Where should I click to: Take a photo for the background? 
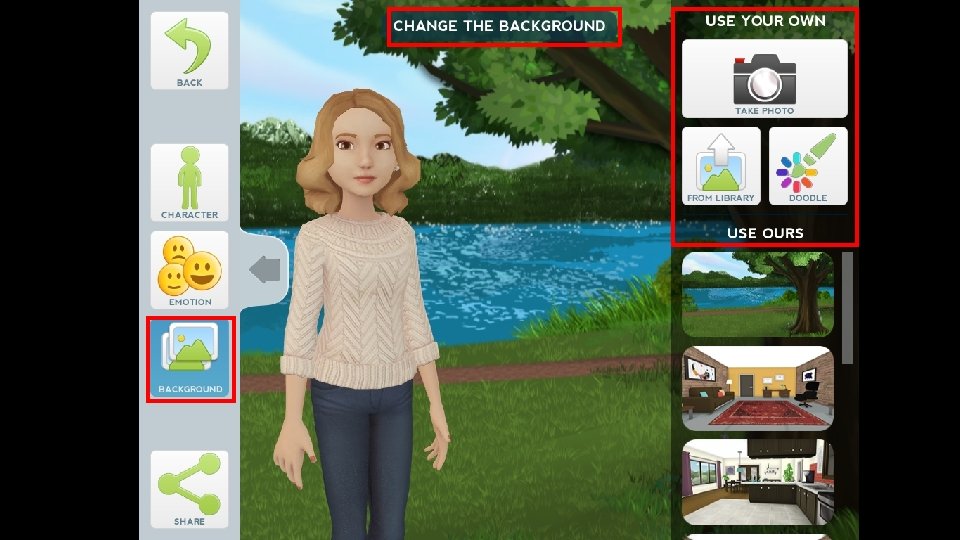[x=764, y=79]
